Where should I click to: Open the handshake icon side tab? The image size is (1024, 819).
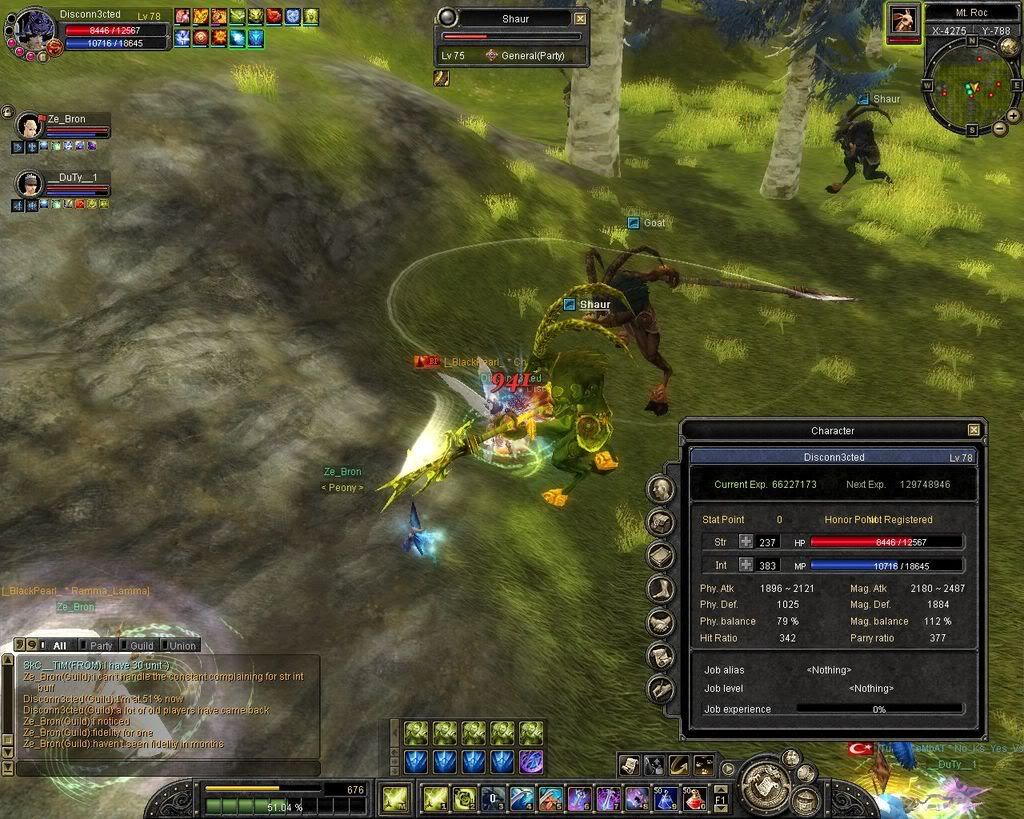660,623
